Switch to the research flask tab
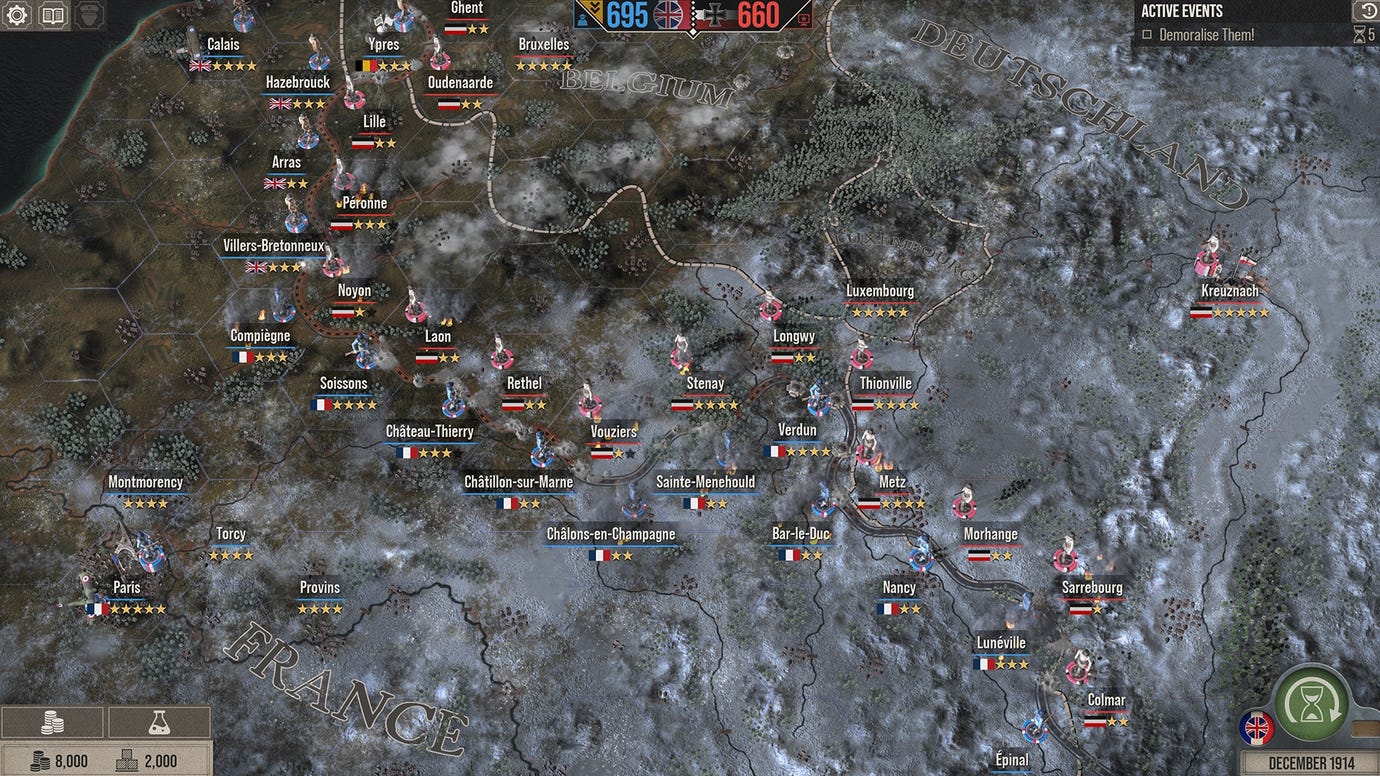Screen dimensions: 1380x776 [x=160, y=720]
